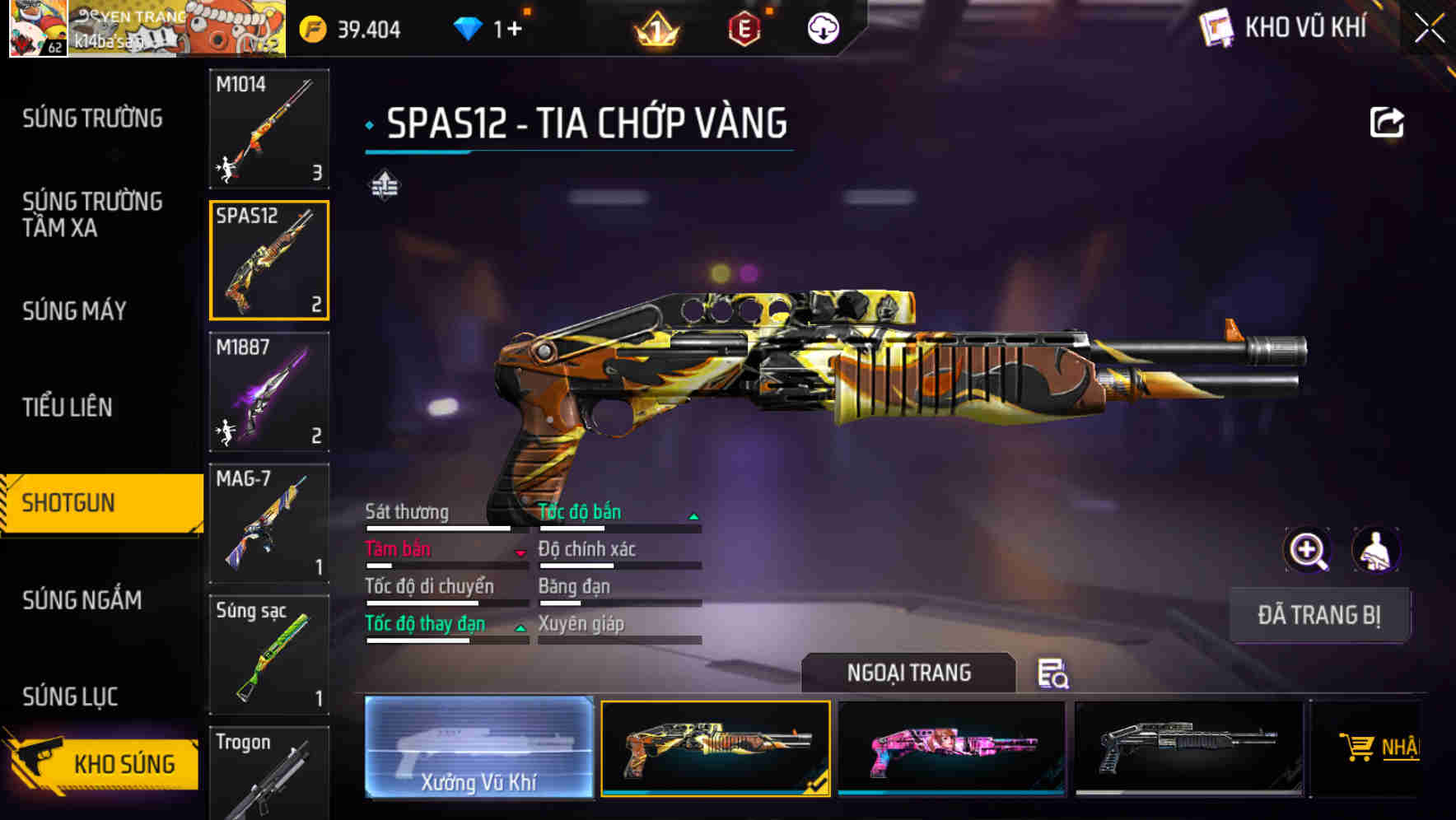Viewport: 1456px width, 820px height.
Task: Click the Đã Trang Bị button
Action: click(x=1318, y=615)
